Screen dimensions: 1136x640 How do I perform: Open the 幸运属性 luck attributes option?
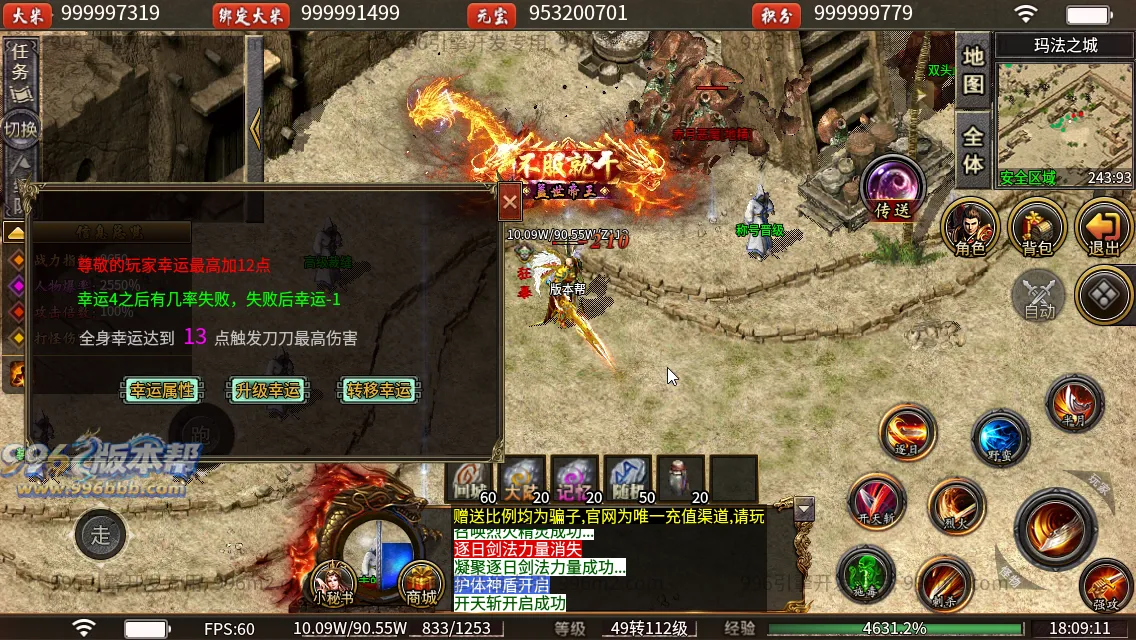click(162, 390)
